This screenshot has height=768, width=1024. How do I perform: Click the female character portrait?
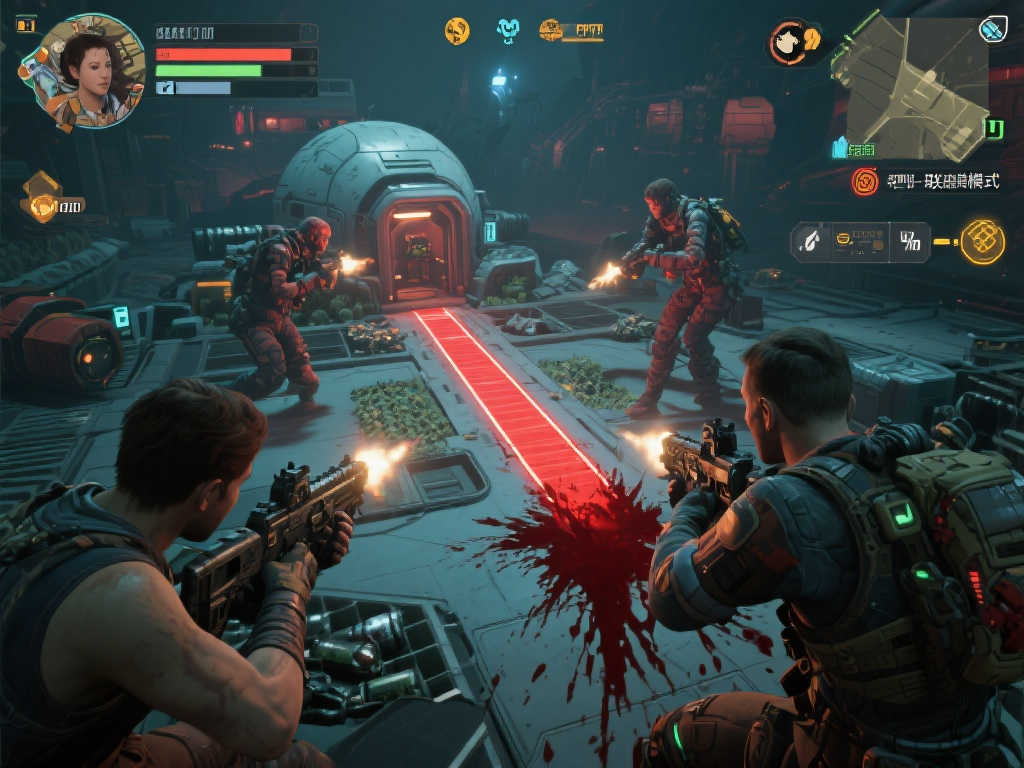82,72
